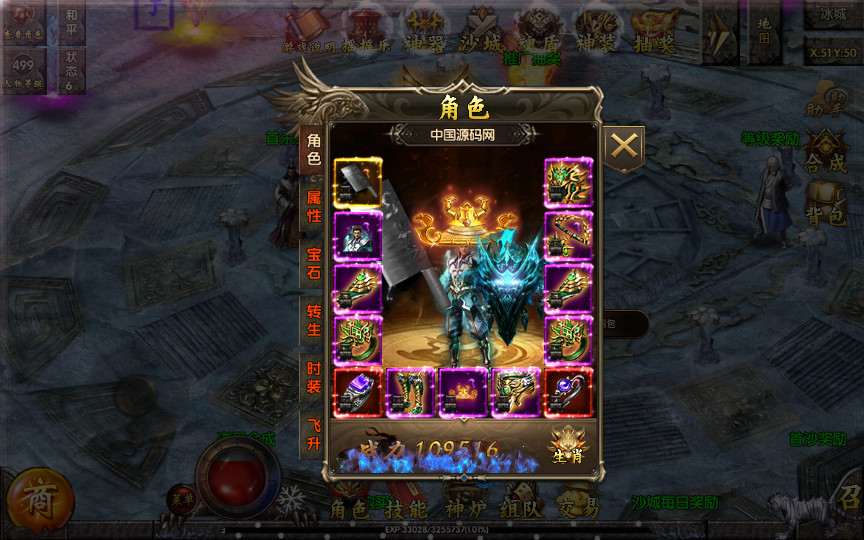Image resolution: width=864 pixels, height=540 pixels.
Task: Click the 生肖 zodiac button
Action: pos(568,445)
